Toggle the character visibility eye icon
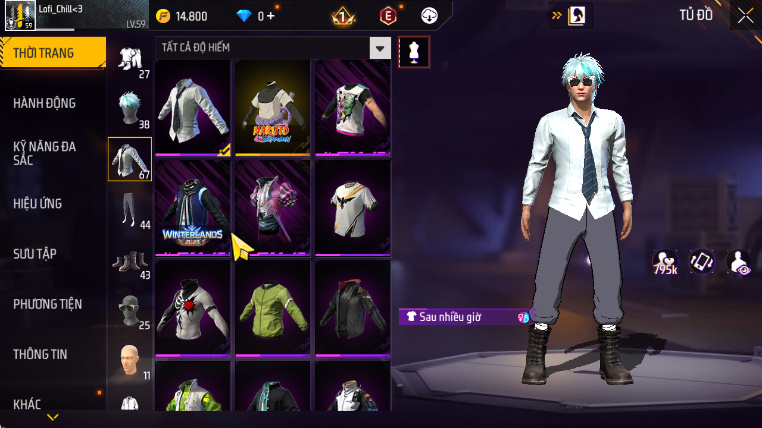The image size is (762, 428). coord(739,262)
